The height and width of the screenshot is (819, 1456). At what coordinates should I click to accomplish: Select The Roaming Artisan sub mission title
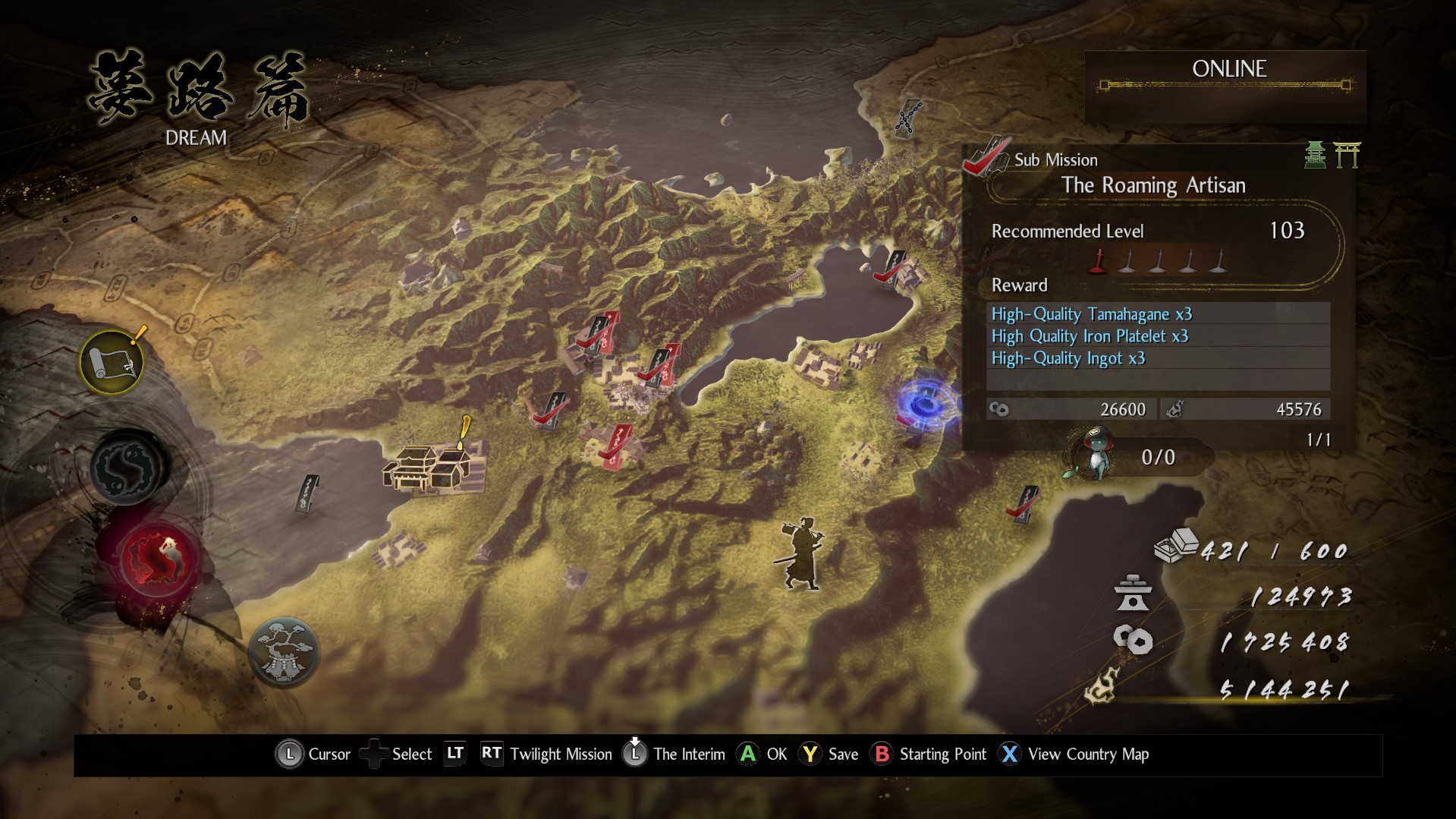(x=1153, y=185)
